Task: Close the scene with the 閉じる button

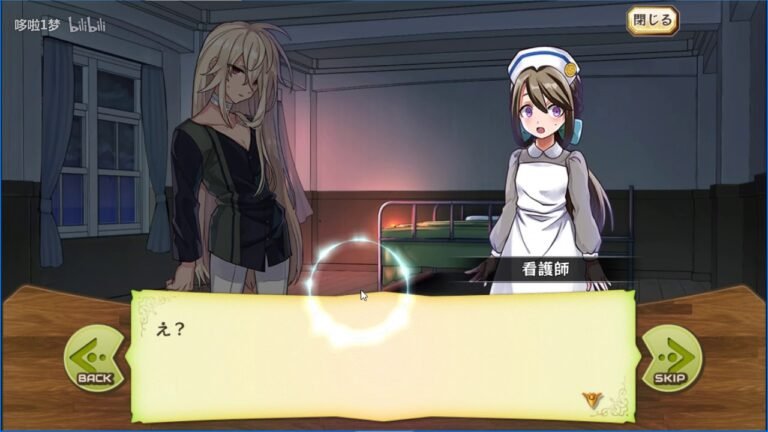Action: click(652, 19)
